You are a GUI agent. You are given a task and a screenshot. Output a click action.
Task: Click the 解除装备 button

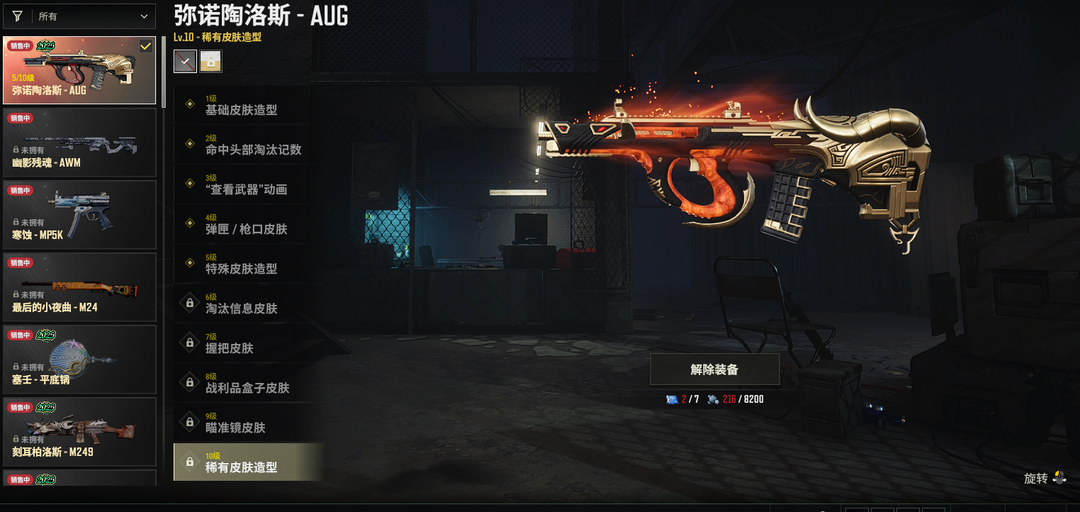714,369
